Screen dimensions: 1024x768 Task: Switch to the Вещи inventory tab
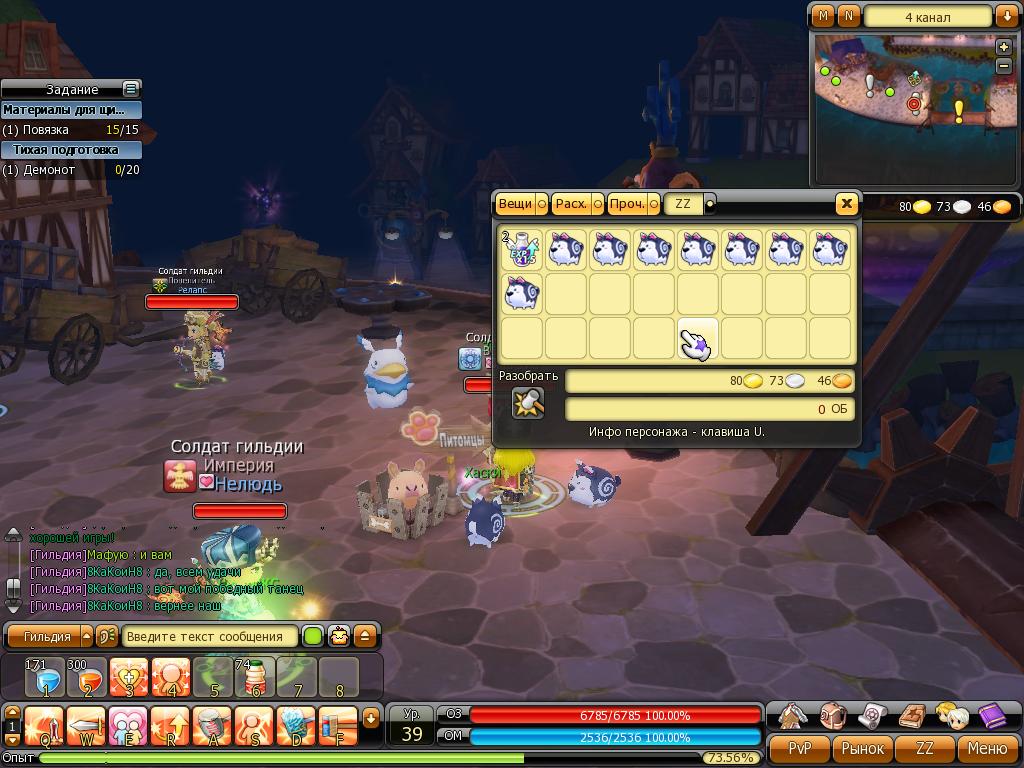click(516, 204)
